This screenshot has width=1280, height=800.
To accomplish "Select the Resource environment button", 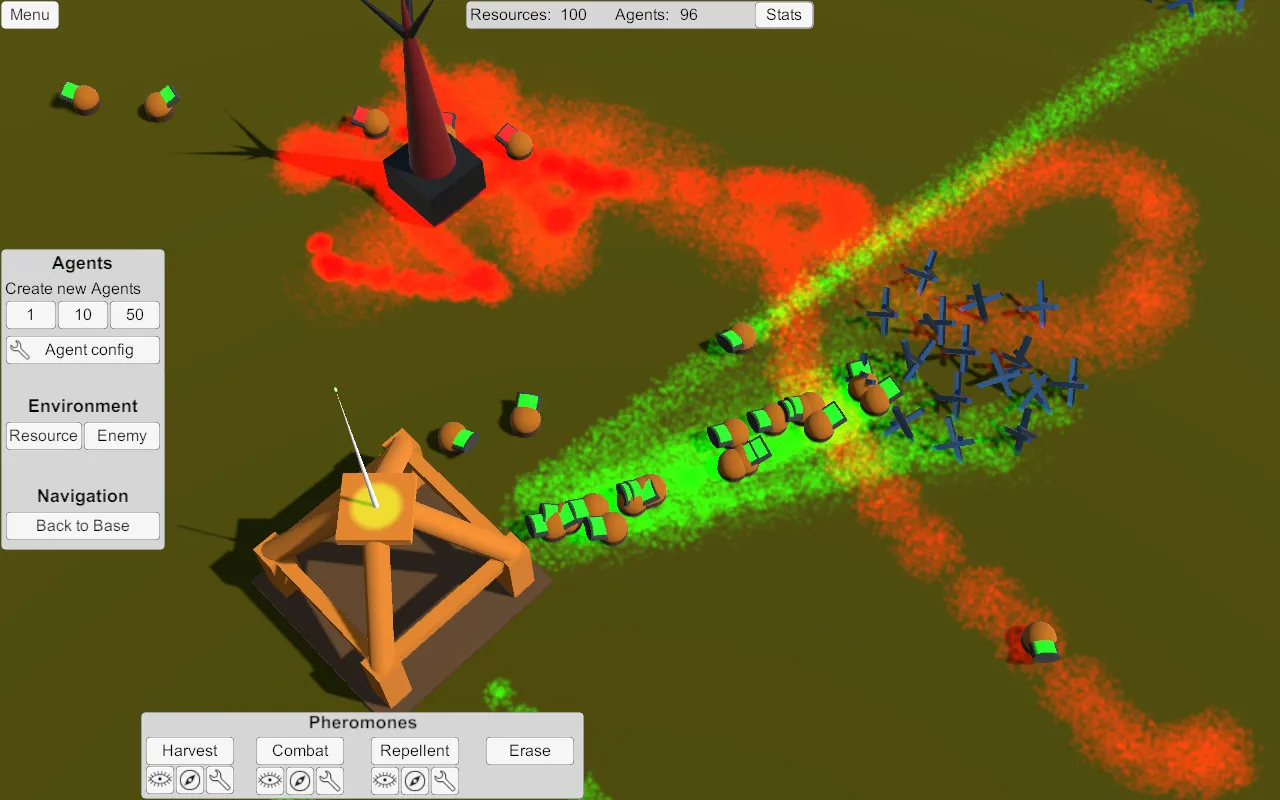I will (x=44, y=436).
